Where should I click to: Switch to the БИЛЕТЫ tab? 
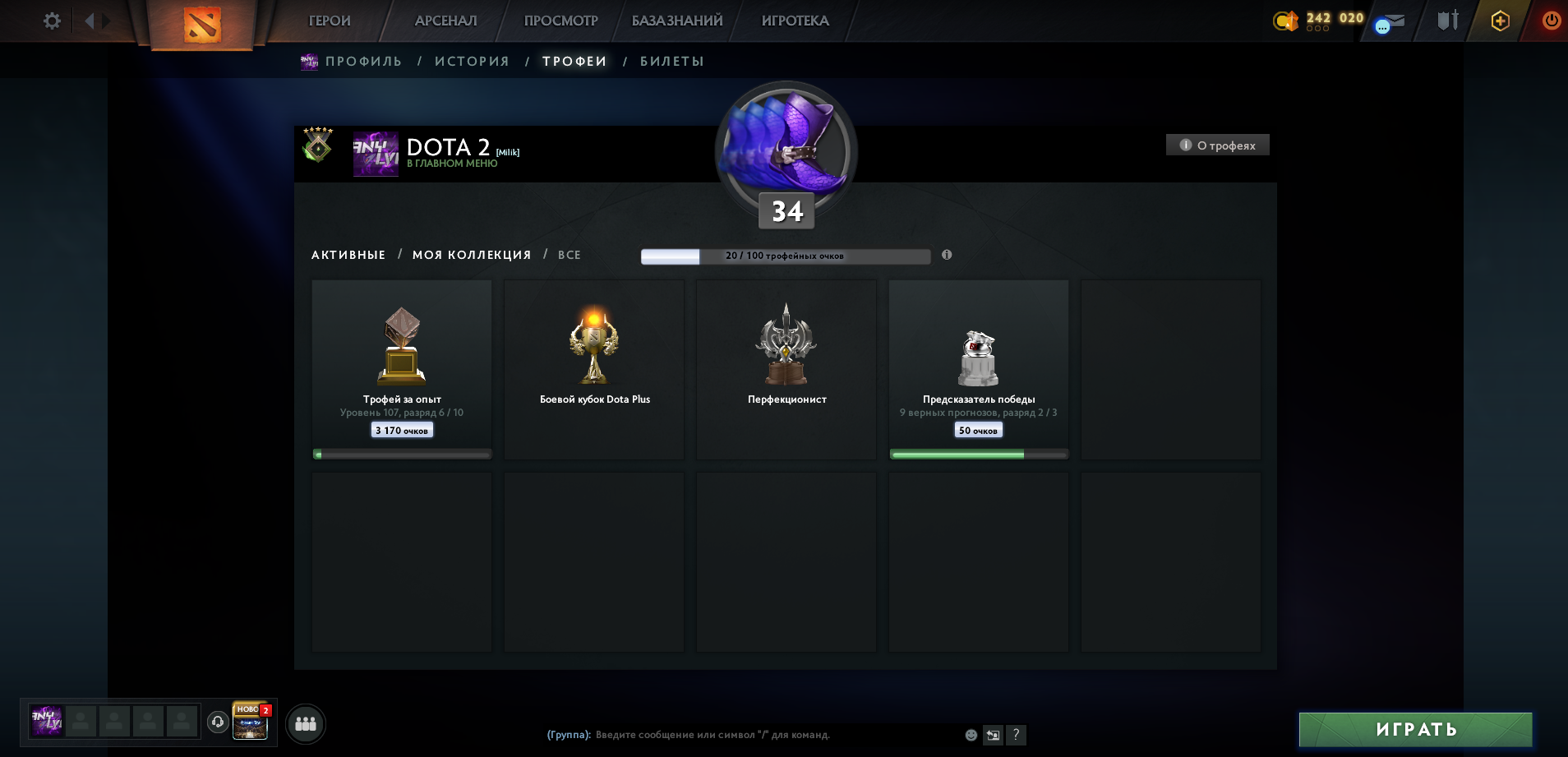click(673, 61)
